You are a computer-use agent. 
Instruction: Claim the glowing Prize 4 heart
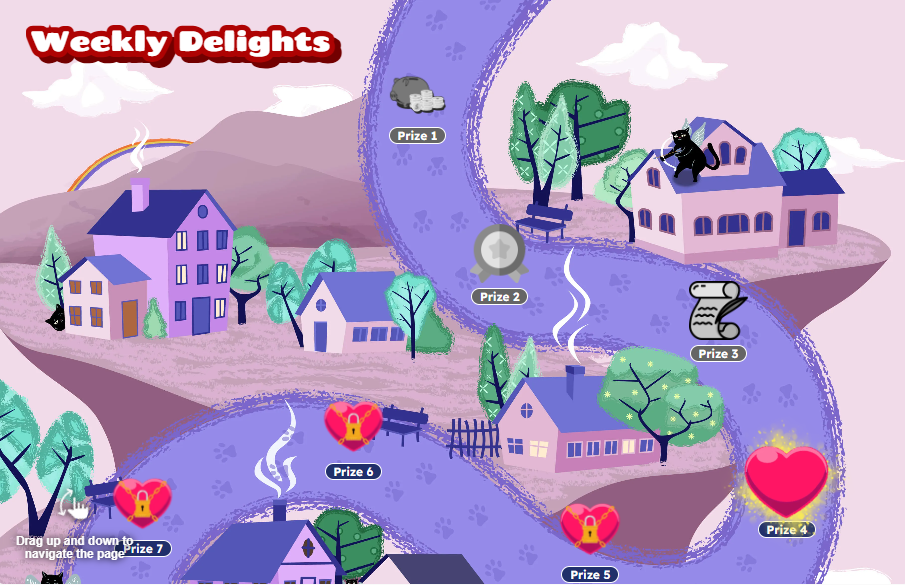click(x=787, y=480)
